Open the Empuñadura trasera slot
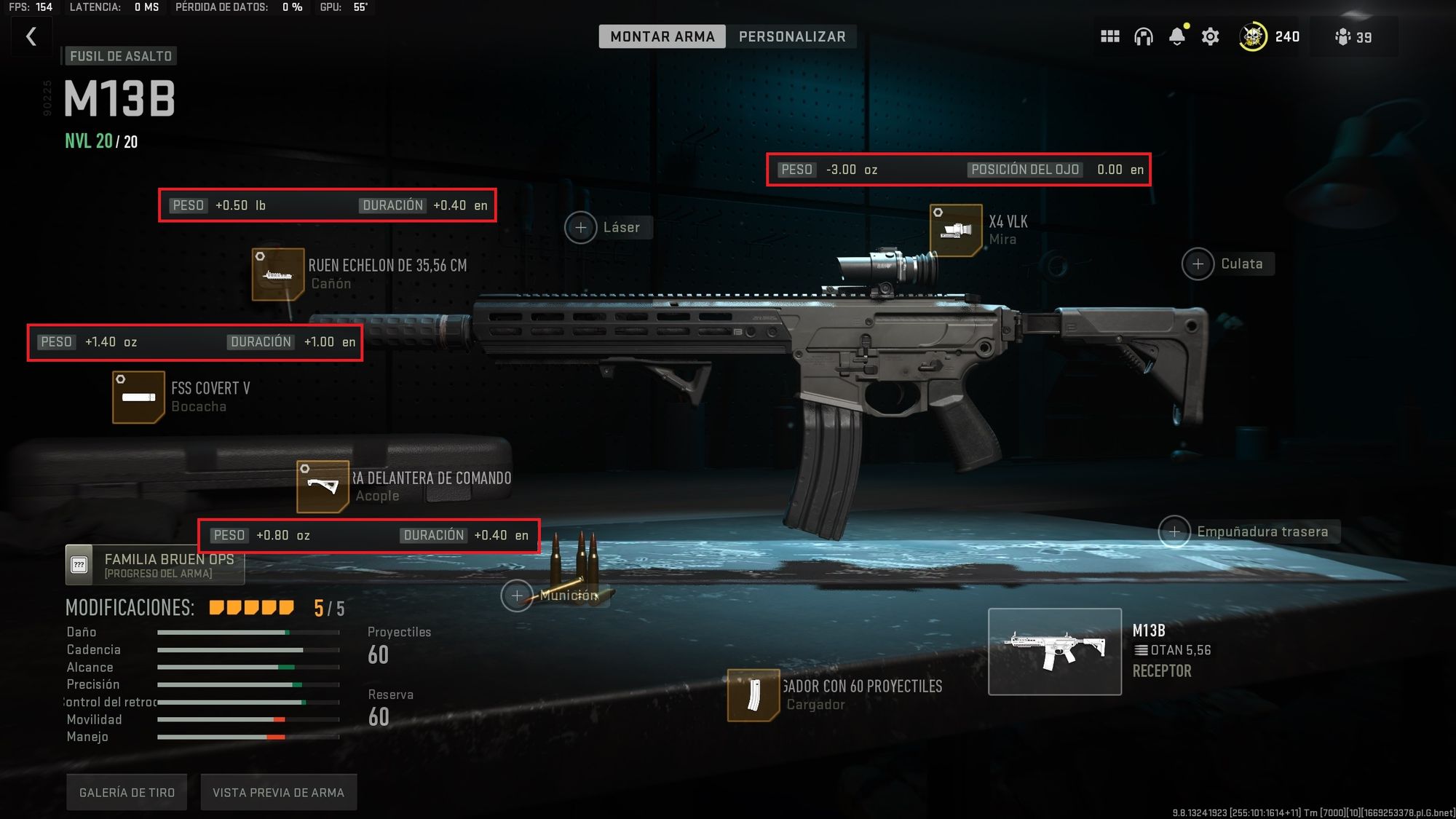 [x=1175, y=532]
